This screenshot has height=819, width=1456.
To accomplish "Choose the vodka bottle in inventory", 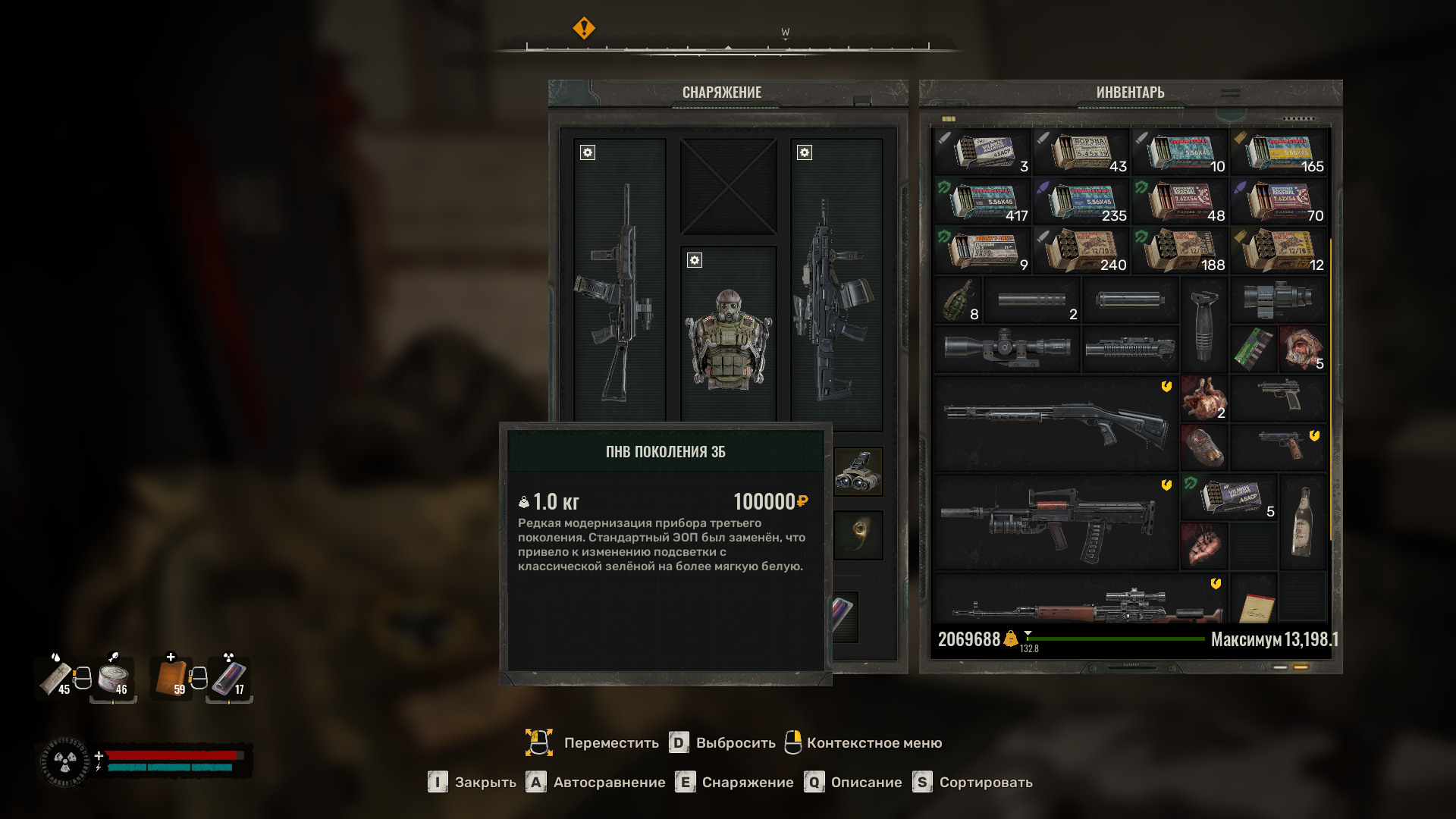I will point(1301,522).
